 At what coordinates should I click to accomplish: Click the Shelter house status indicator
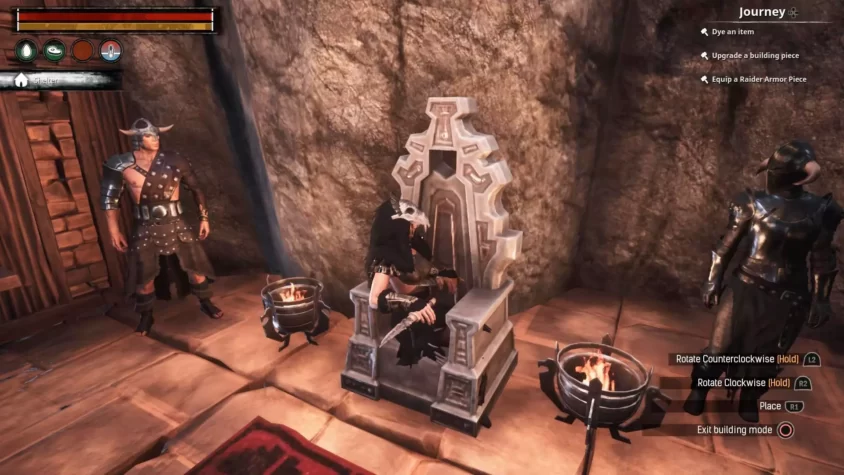click(23, 80)
